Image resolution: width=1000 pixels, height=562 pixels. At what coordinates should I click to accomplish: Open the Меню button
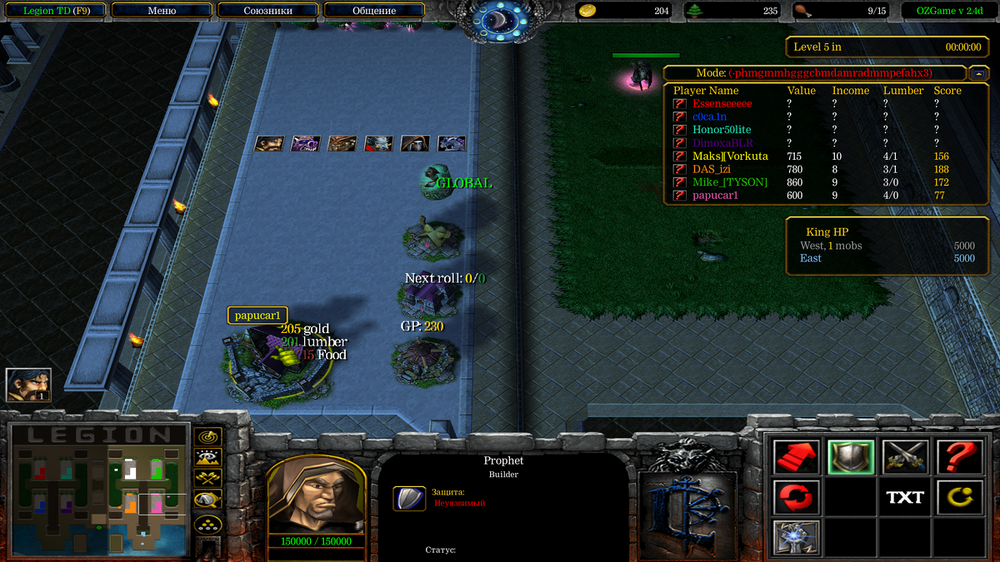(x=161, y=11)
